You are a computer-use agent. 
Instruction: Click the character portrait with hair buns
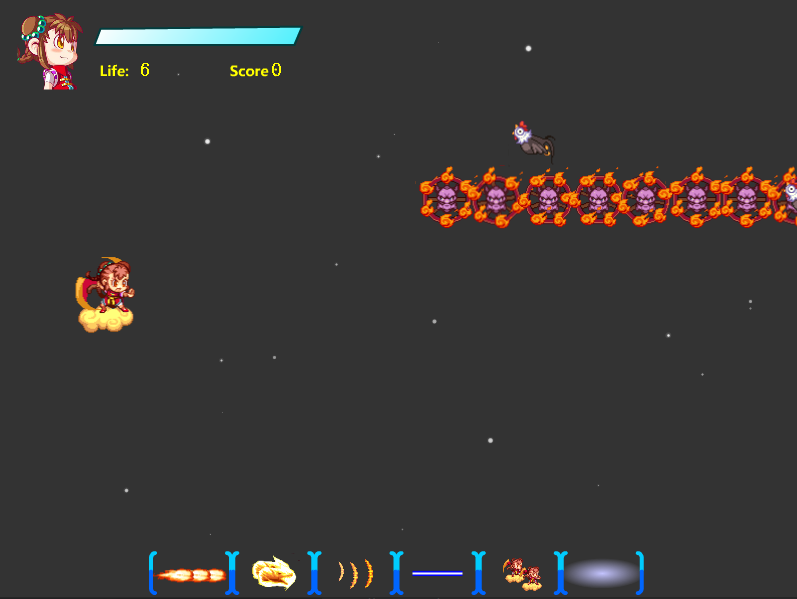[x=48, y=52]
